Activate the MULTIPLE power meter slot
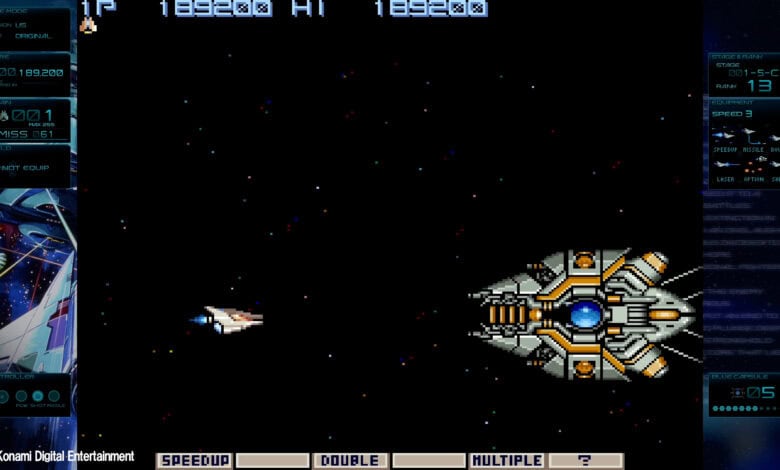 (x=507, y=461)
